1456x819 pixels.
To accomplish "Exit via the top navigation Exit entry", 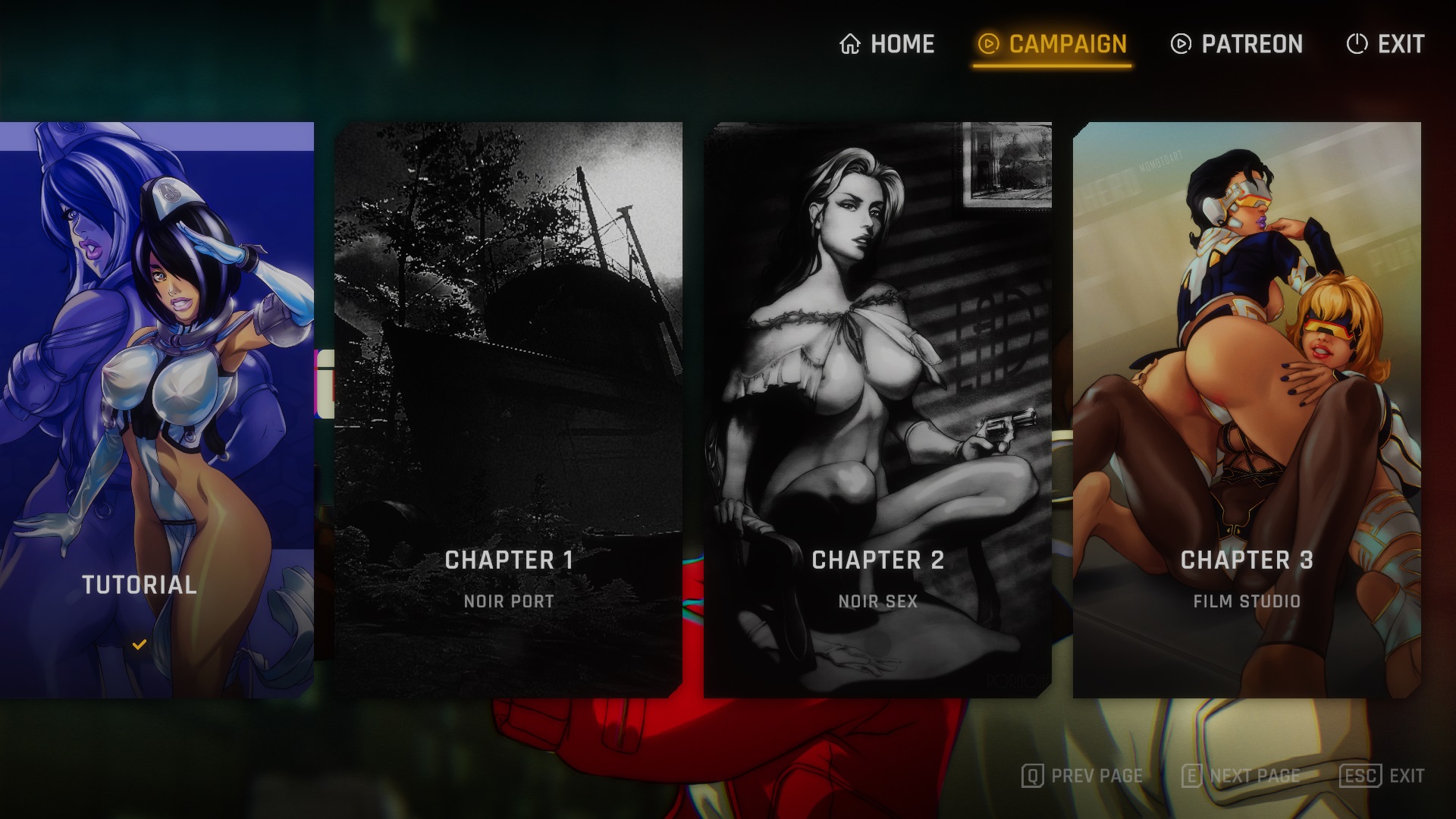I will tap(1385, 44).
